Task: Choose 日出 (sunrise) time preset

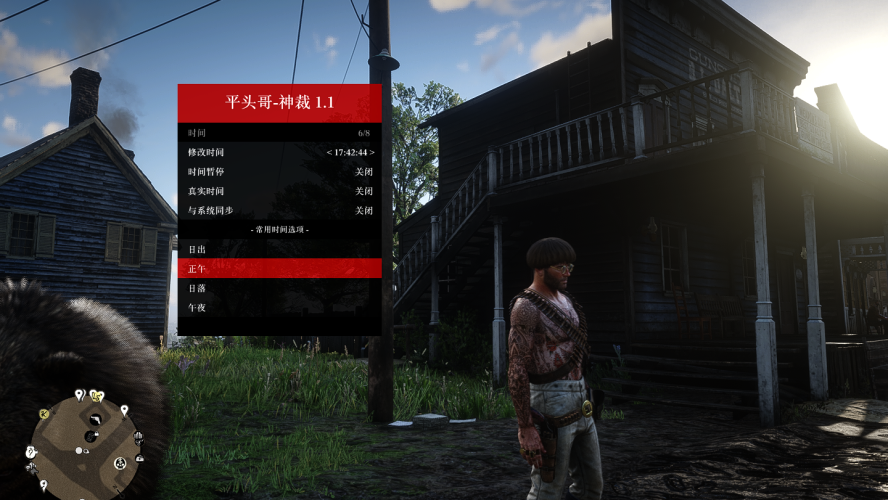Action: [279, 249]
